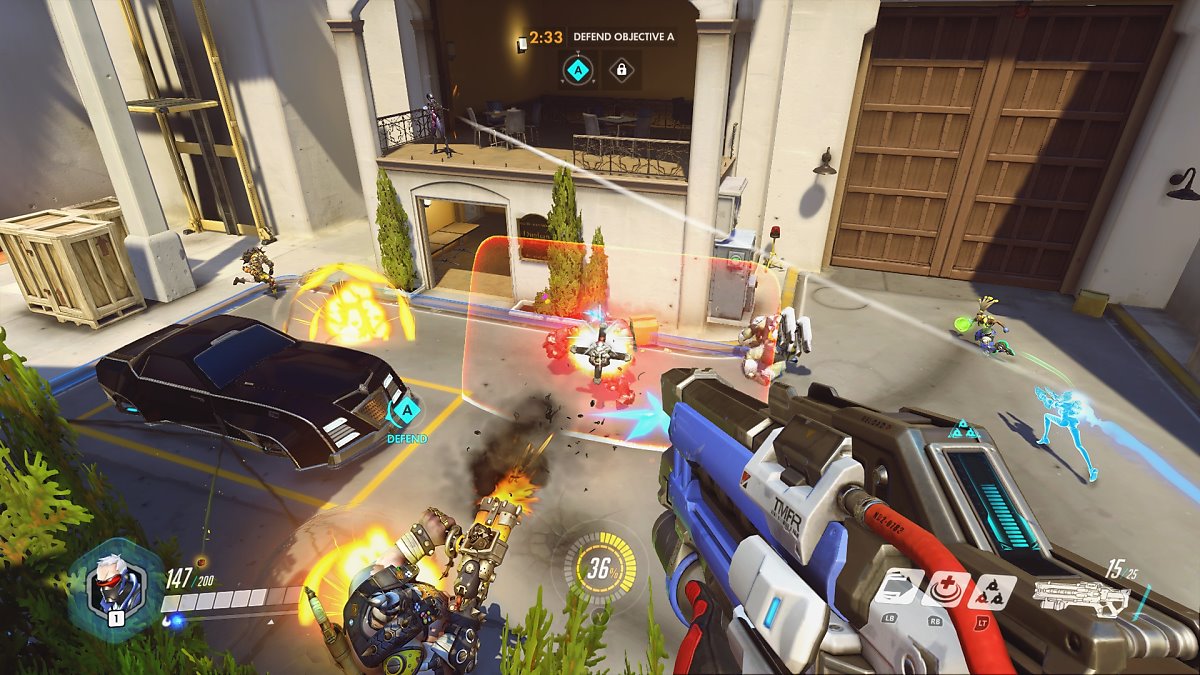
Task: Use the Biotic Field ability icon
Action: click(x=946, y=589)
